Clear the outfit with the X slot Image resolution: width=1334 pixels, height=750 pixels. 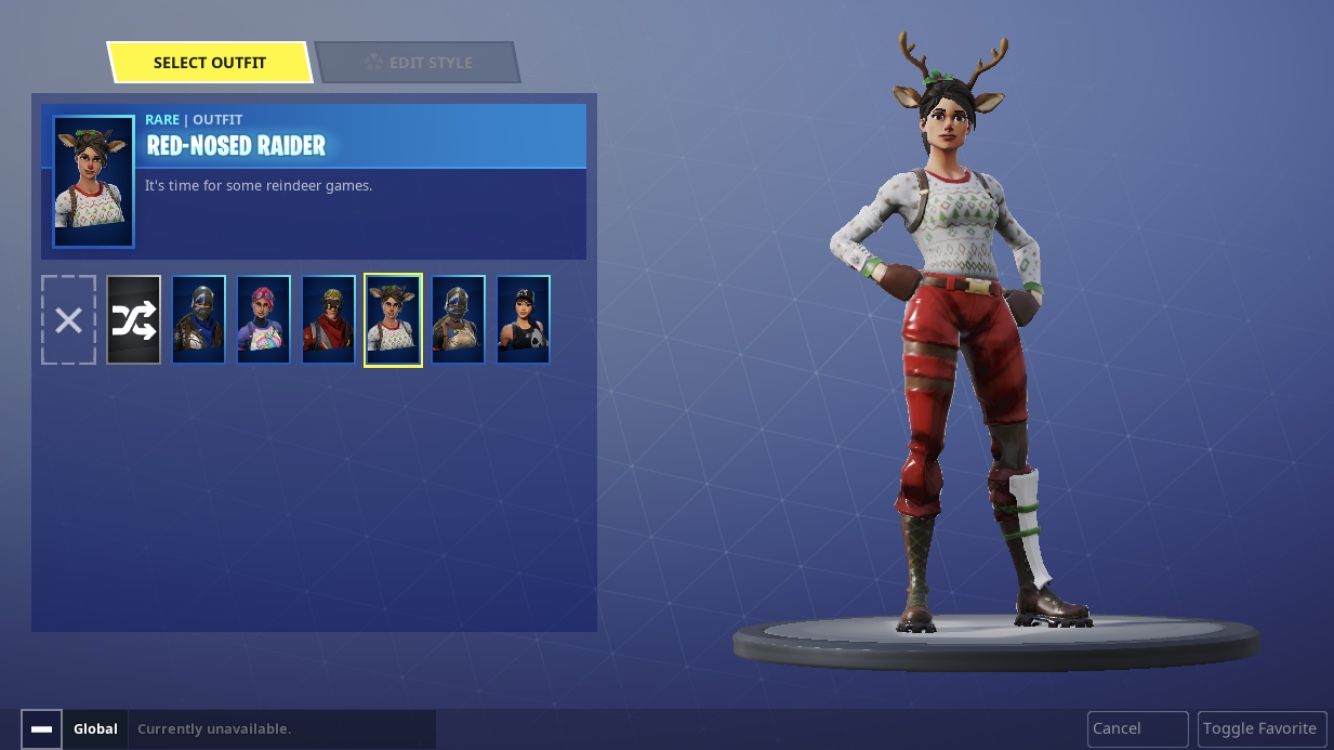tap(69, 320)
